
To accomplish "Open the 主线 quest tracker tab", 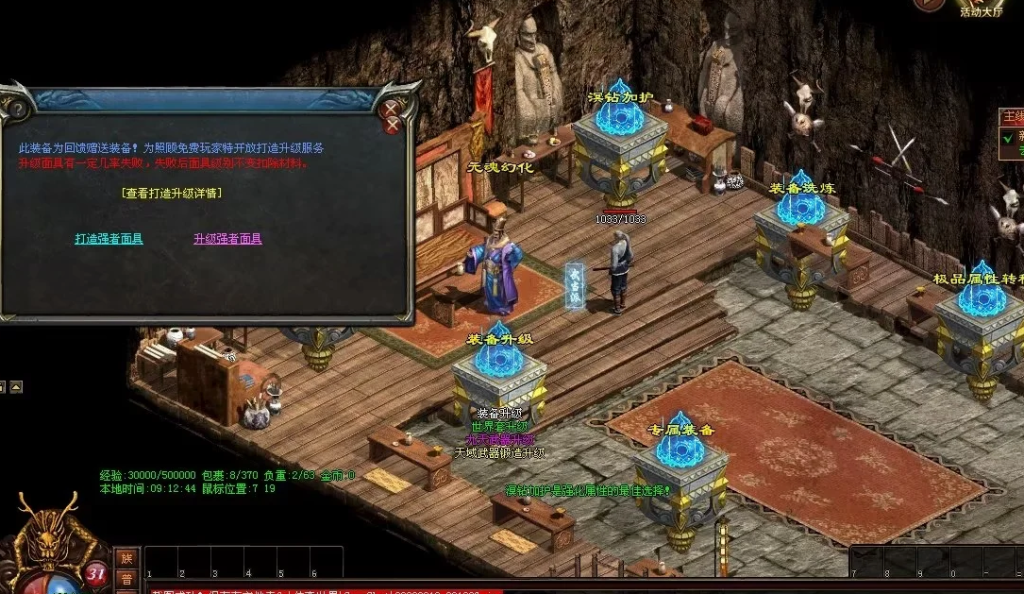I will pos(1012,117).
